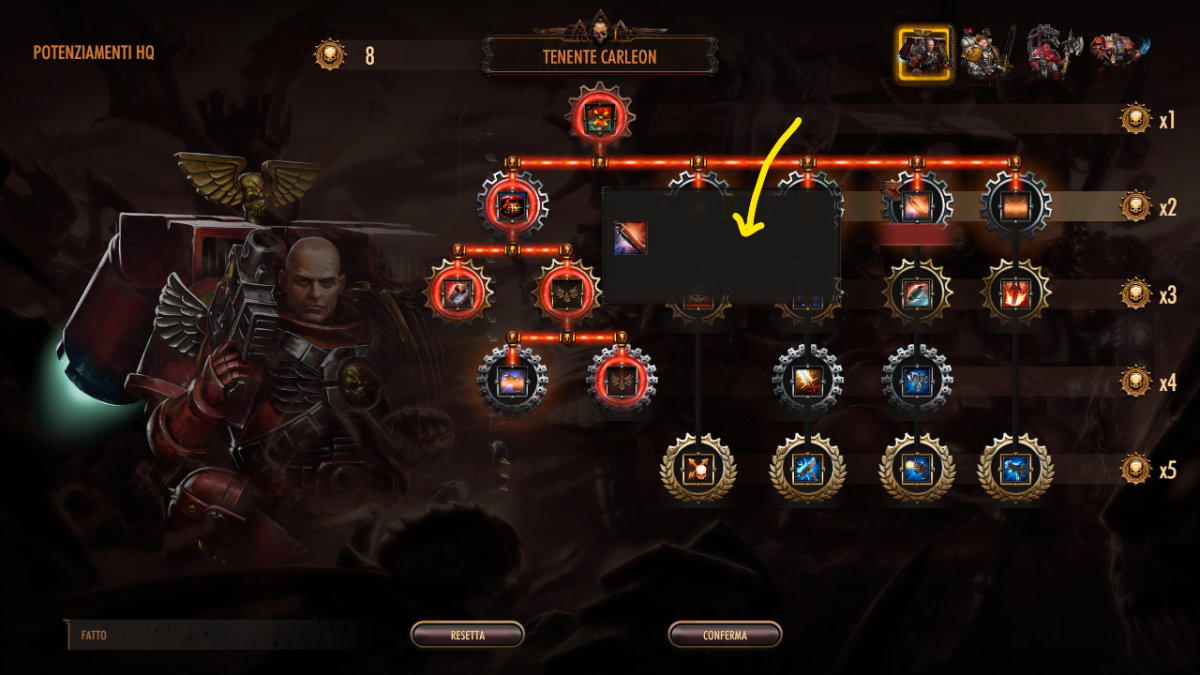The image size is (1200, 675).
Task: Select the Tenente Carleon hero portrait
Action: coord(923,53)
